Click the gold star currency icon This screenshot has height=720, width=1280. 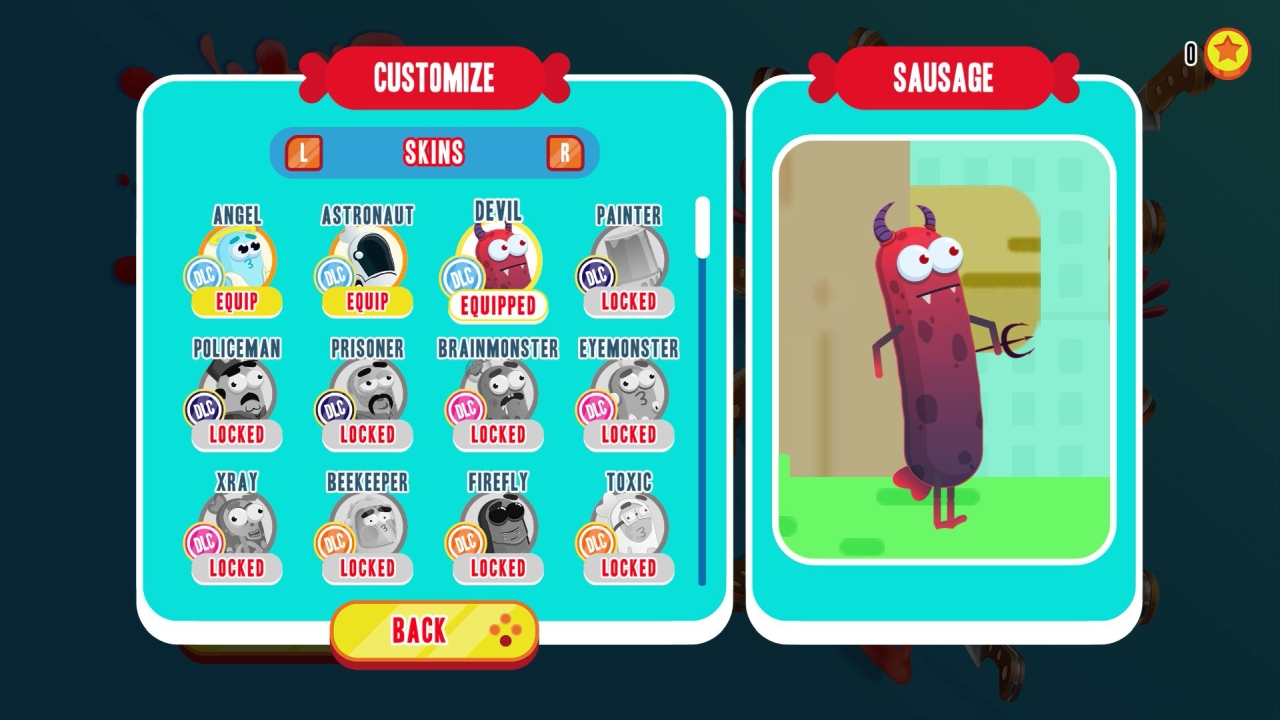click(1229, 55)
